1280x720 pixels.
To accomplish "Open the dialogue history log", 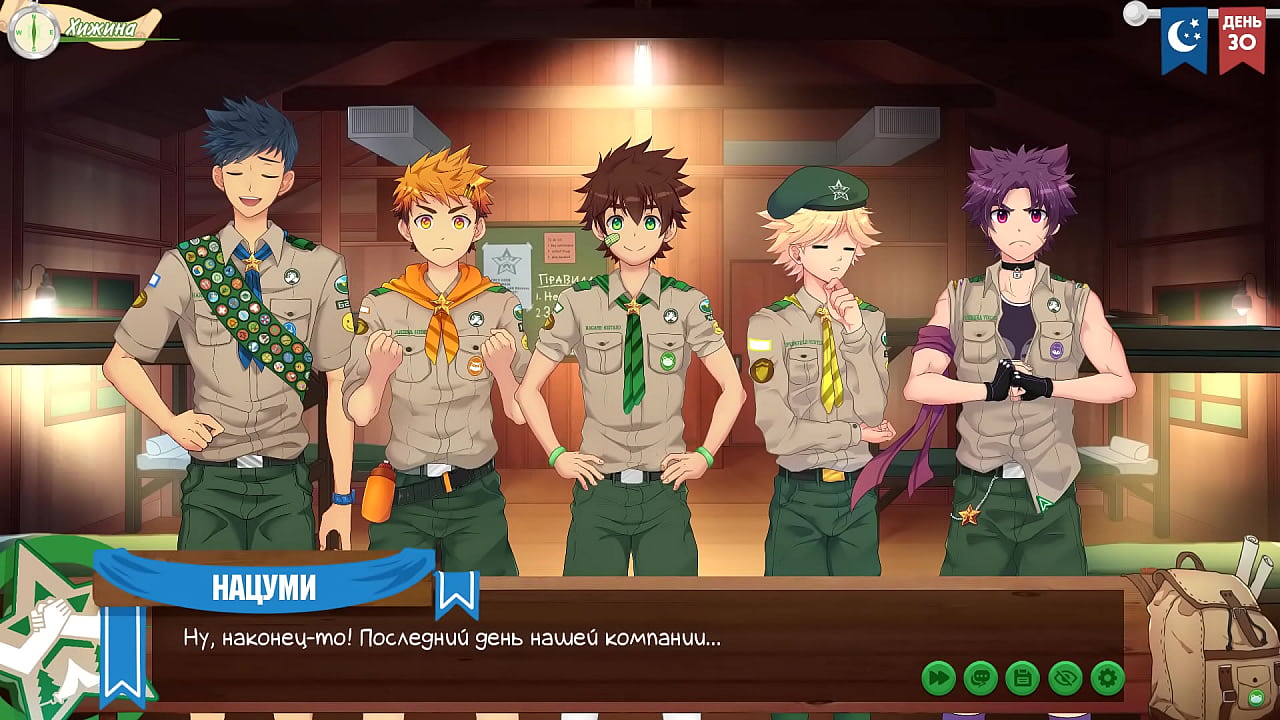I will coord(980,678).
